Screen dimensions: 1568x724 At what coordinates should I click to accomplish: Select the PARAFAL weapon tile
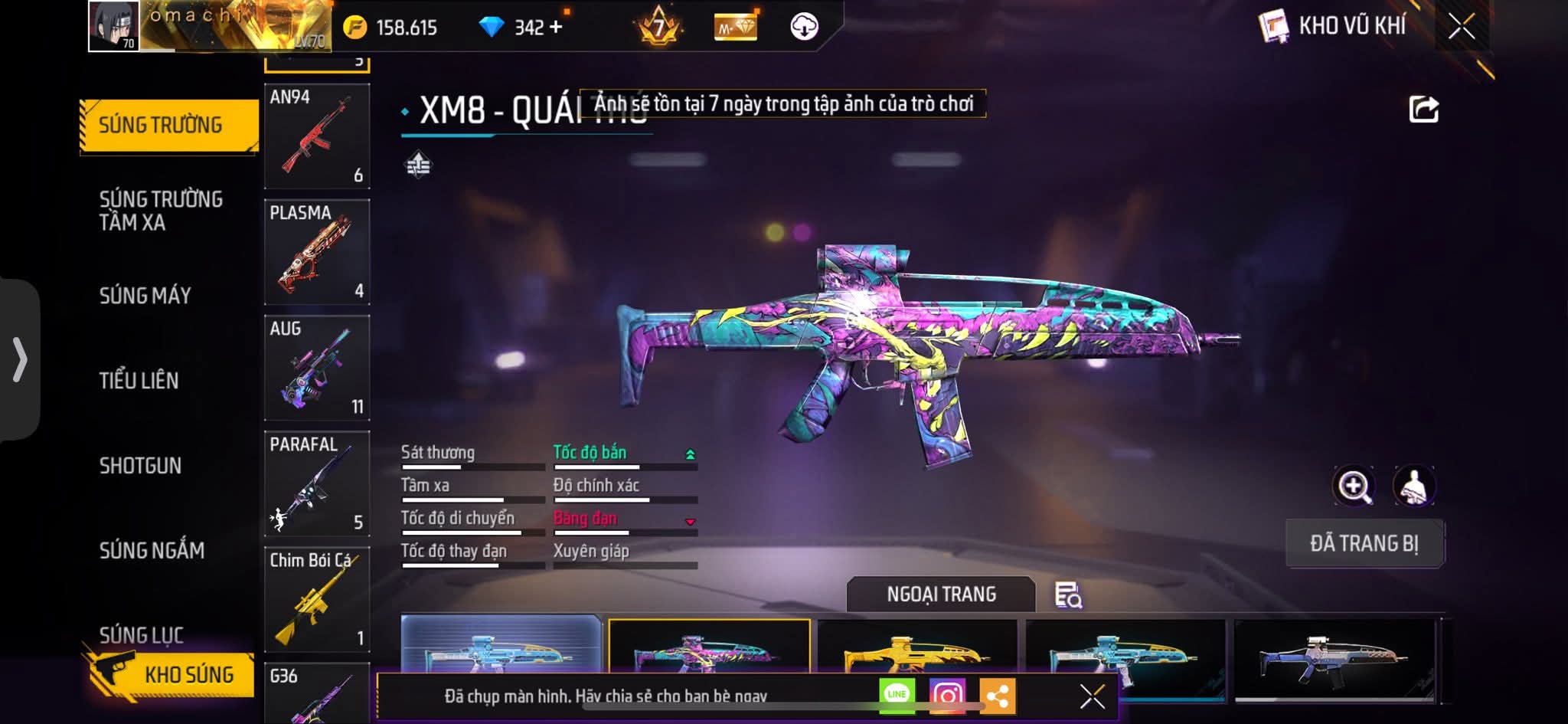tap(317, 483)
